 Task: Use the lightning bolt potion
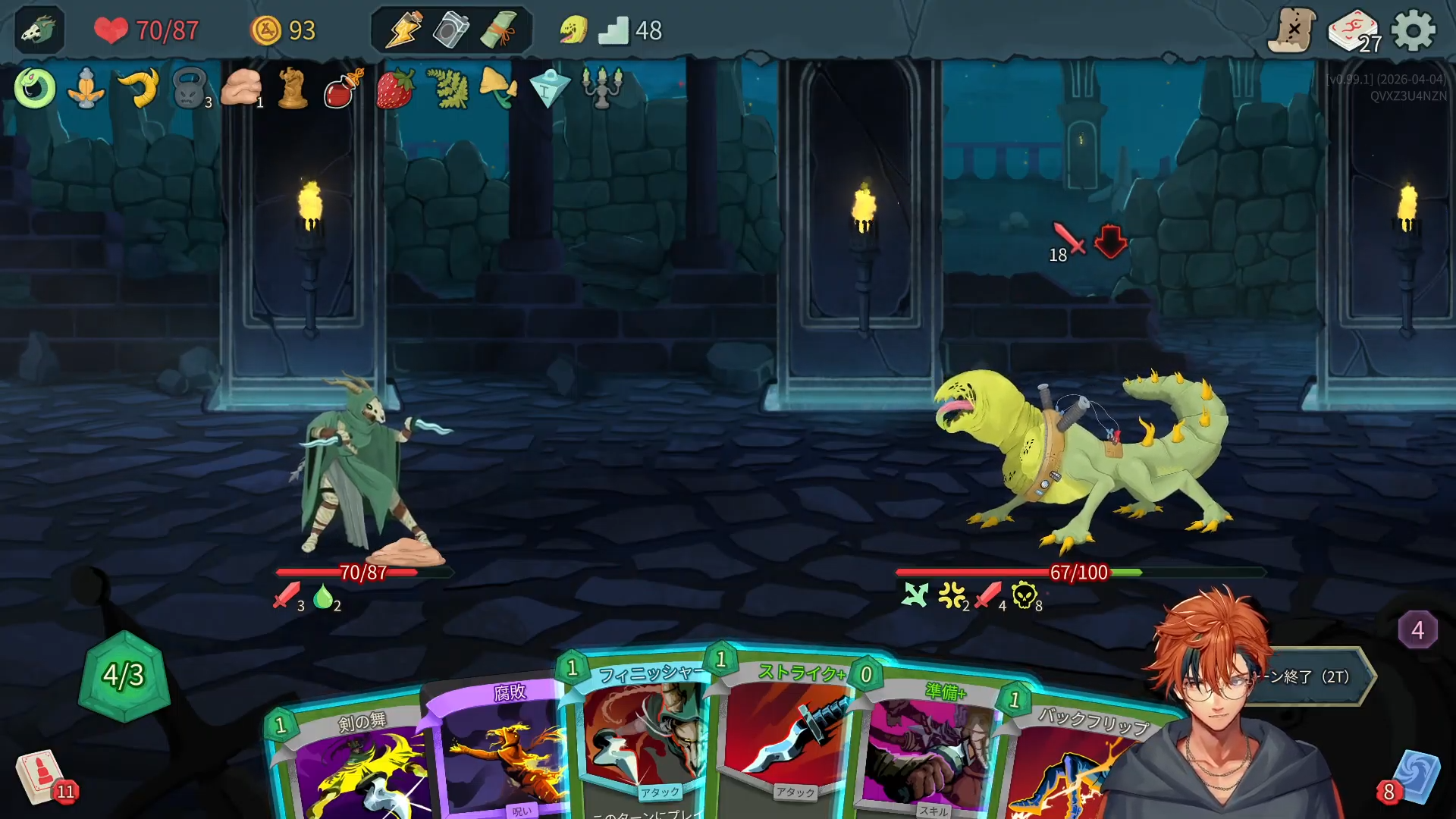pos(403,30)
